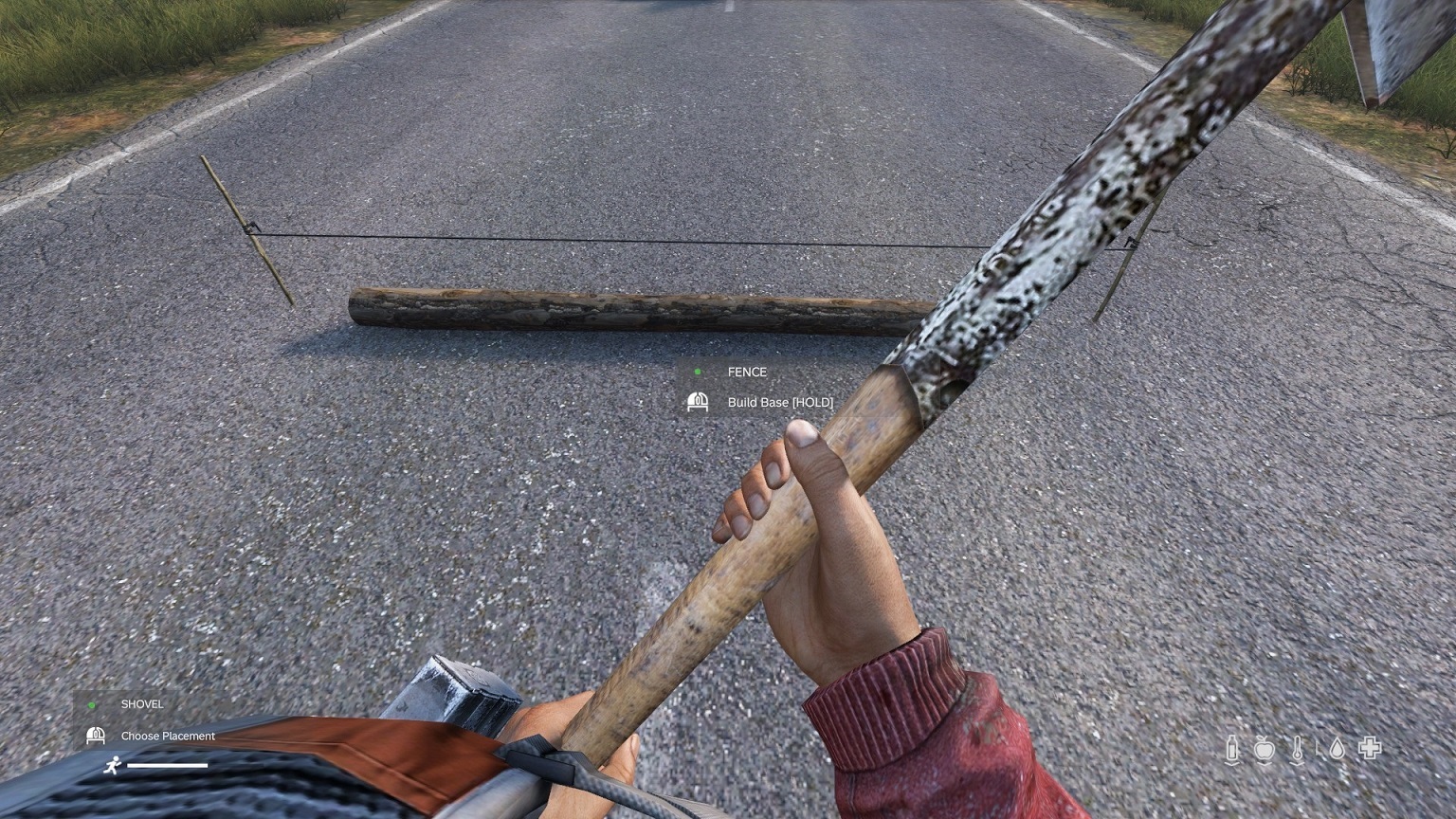Select the health cross icon

[x=1370, y=748]
